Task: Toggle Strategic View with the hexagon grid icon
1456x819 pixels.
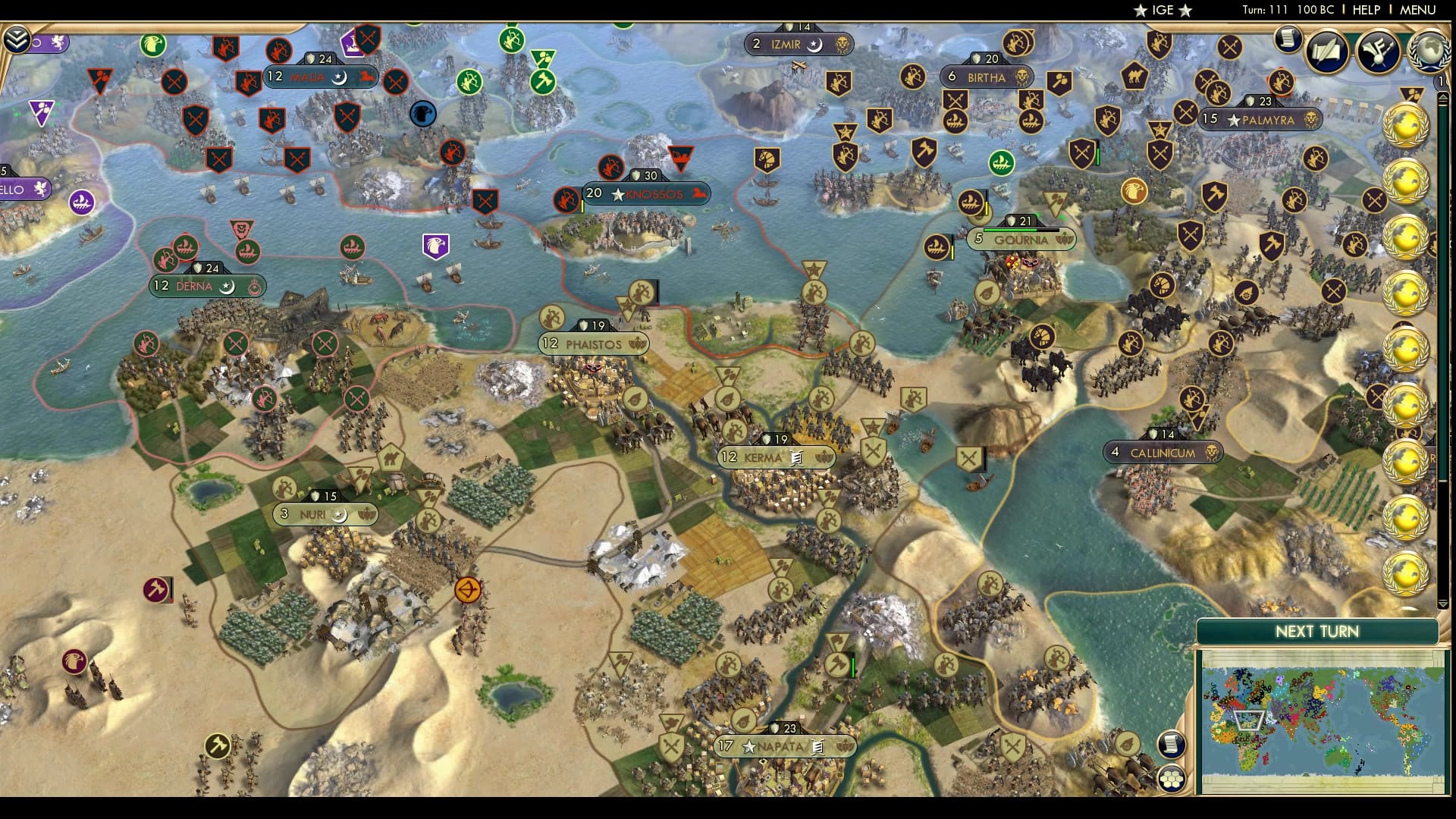Action: [1172, 777]
